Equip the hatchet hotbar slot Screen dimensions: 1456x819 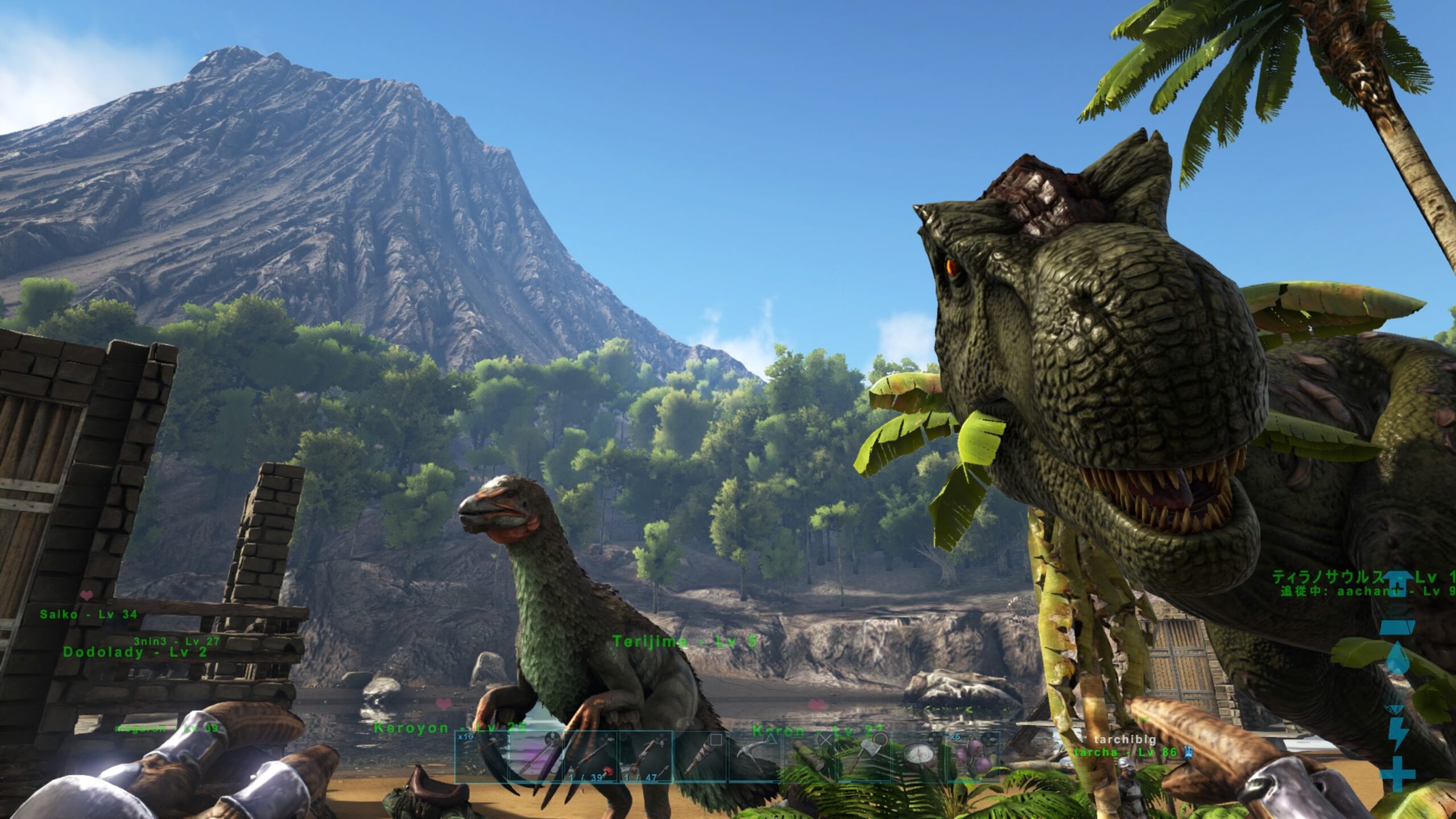[x=864, y=758]
